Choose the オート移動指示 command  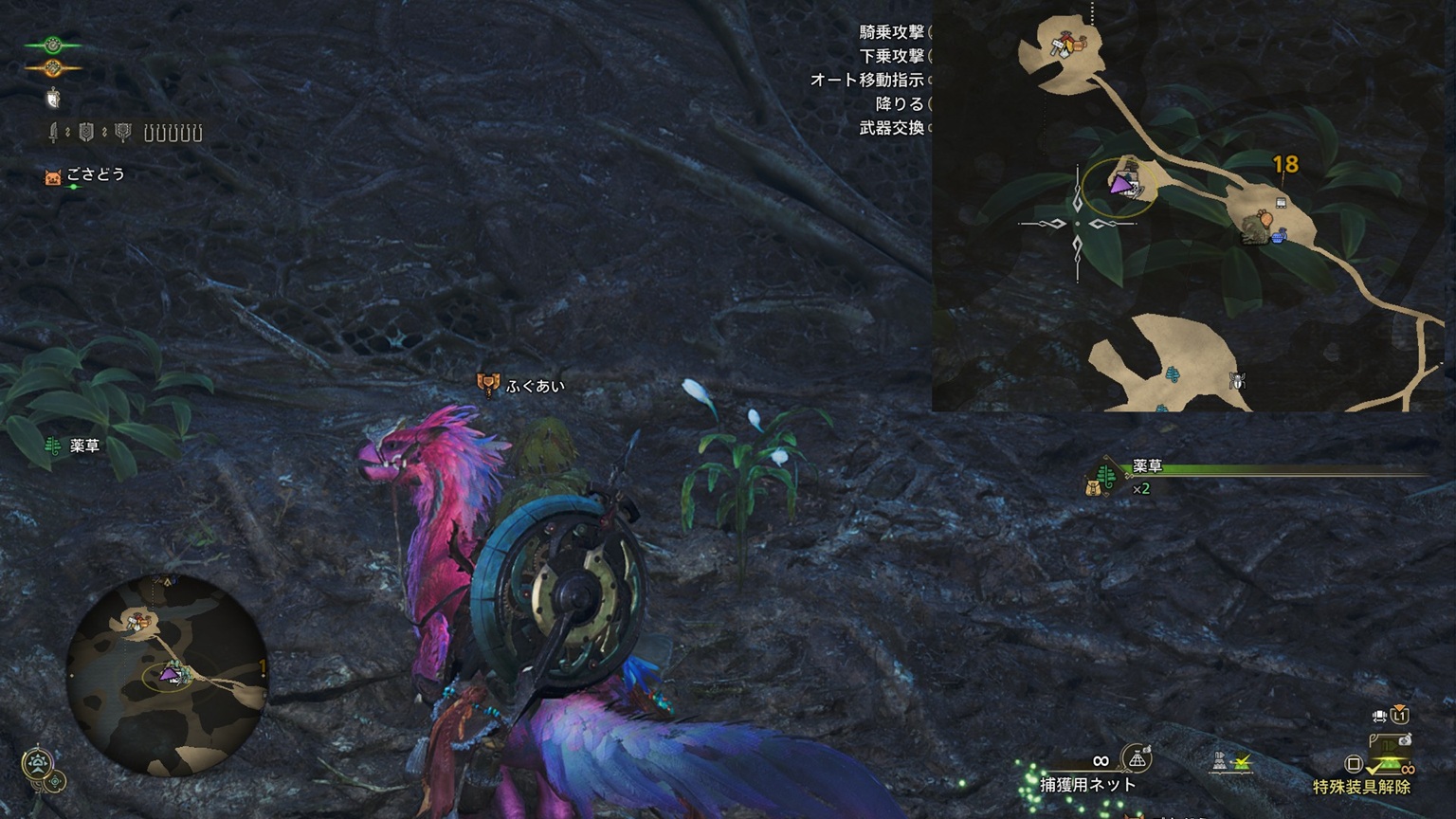(x=866, y=80)
